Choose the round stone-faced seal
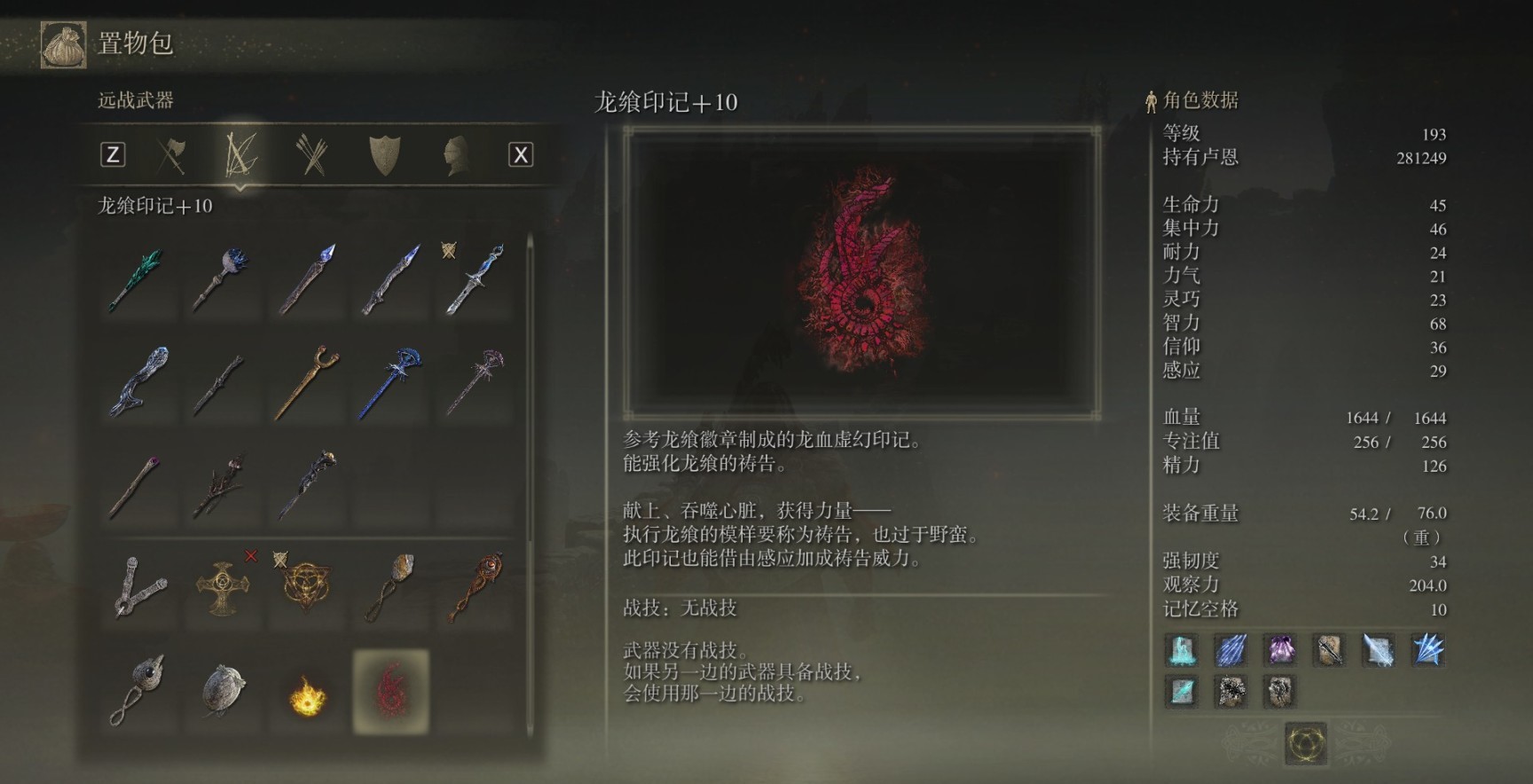Image resolution: width=1533 pixels, height=784 pixels. 222,692
